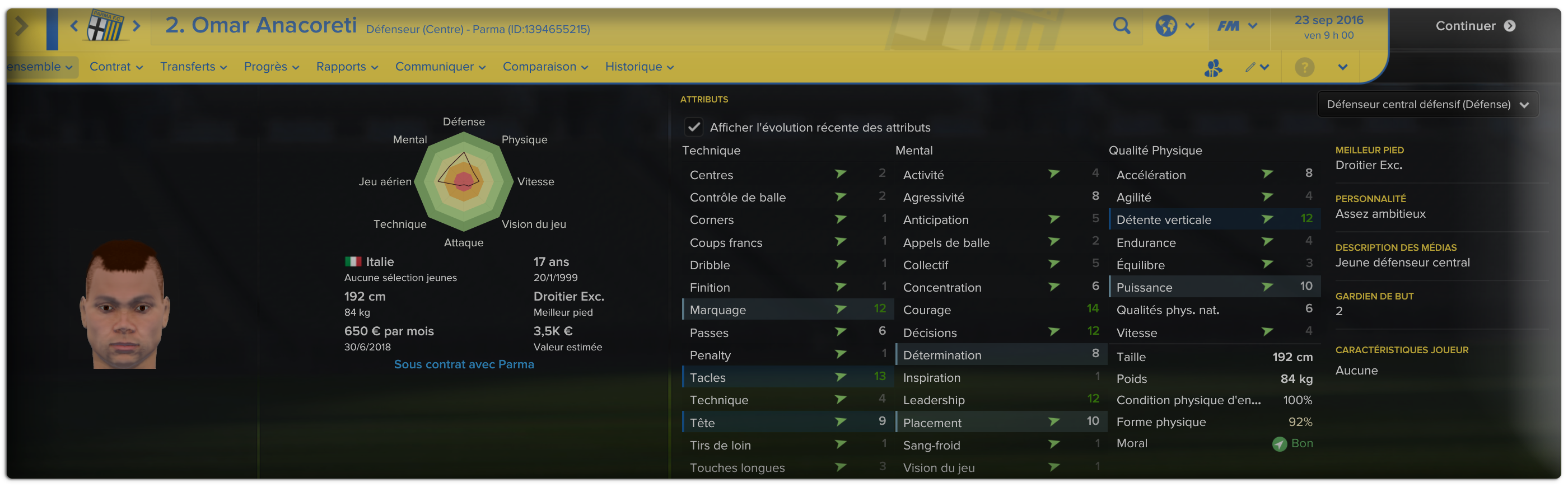Open the question mark help icon

[x=1304, y=68]
